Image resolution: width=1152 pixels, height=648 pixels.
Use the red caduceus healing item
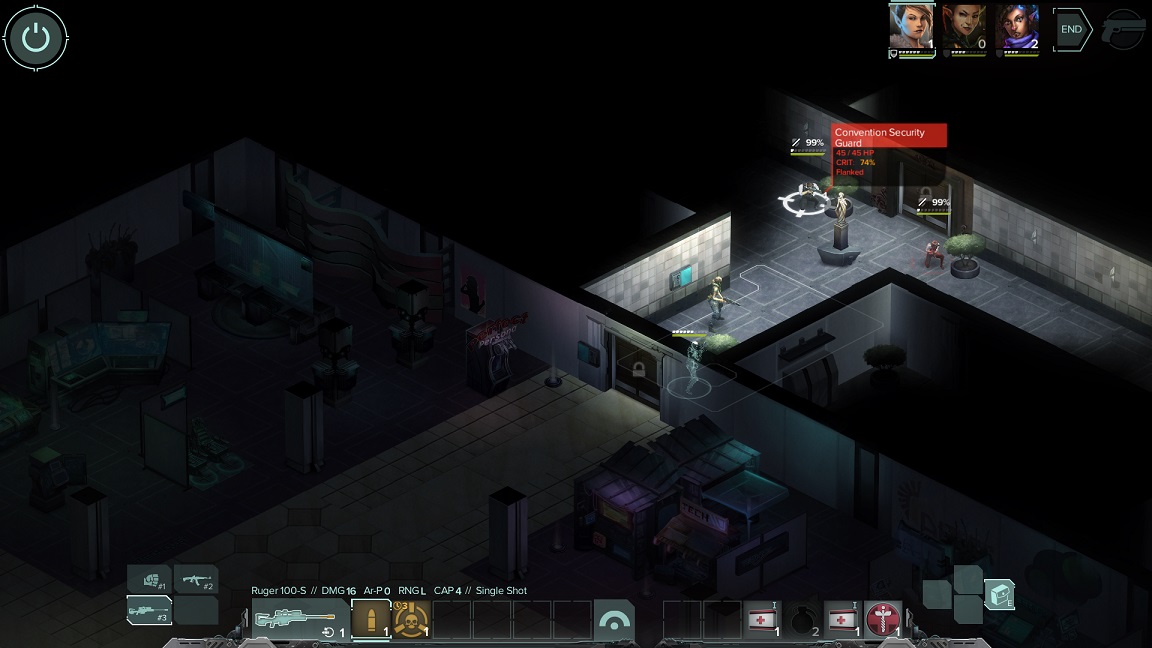coord(883,620)
